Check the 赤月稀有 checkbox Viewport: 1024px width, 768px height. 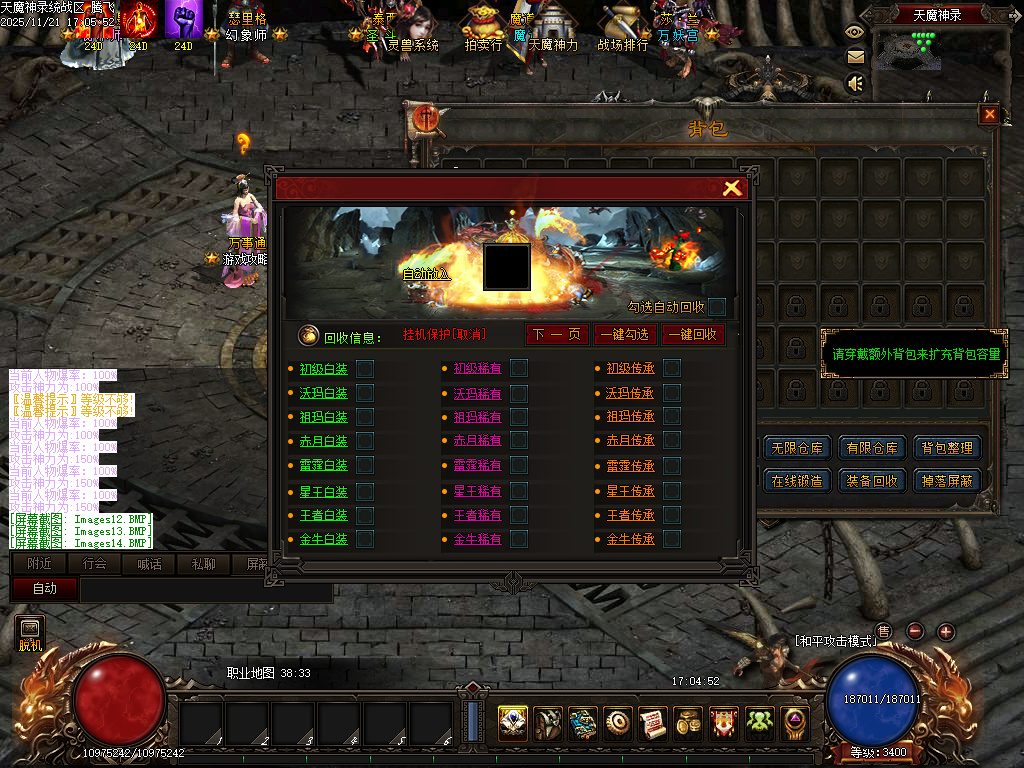[518, 441]
